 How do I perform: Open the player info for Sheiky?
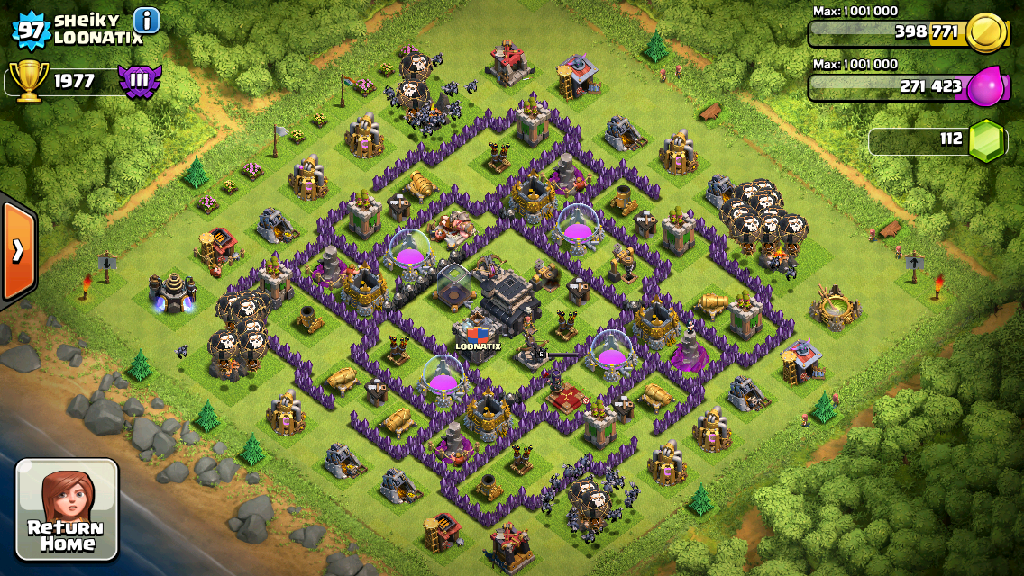[146, 20]
